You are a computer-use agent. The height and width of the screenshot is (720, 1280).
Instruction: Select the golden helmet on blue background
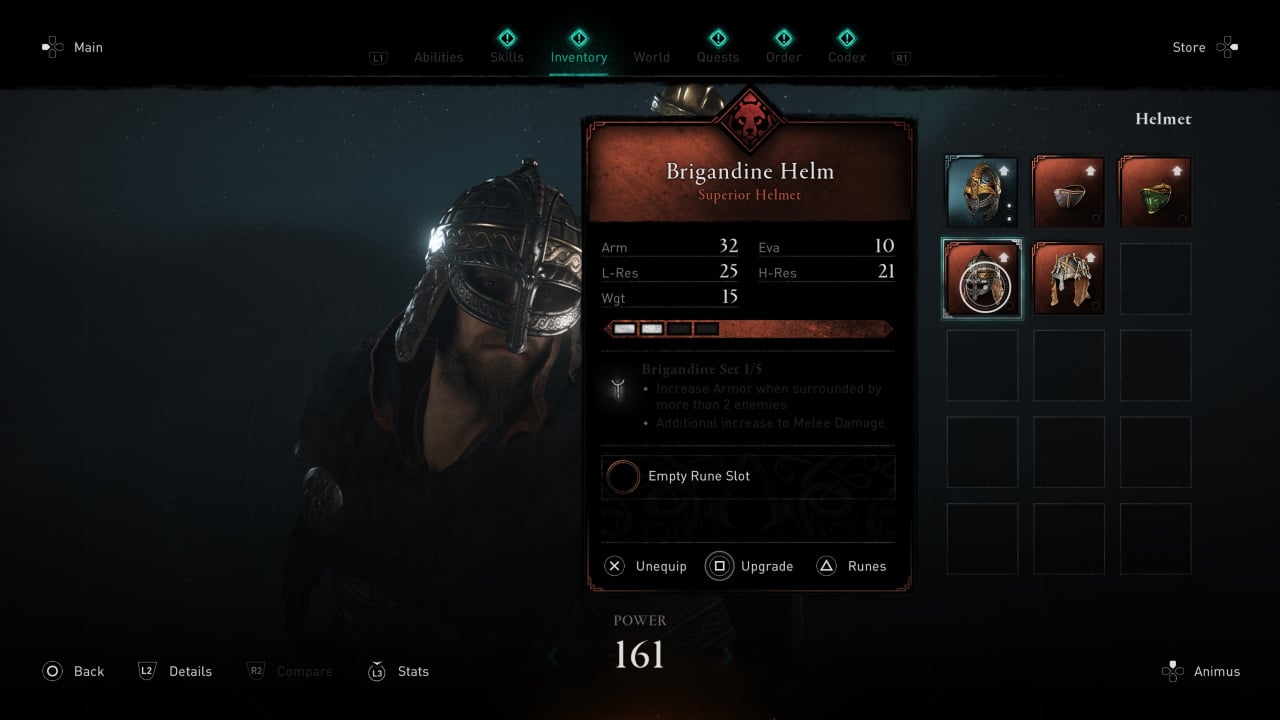[982, 192]
